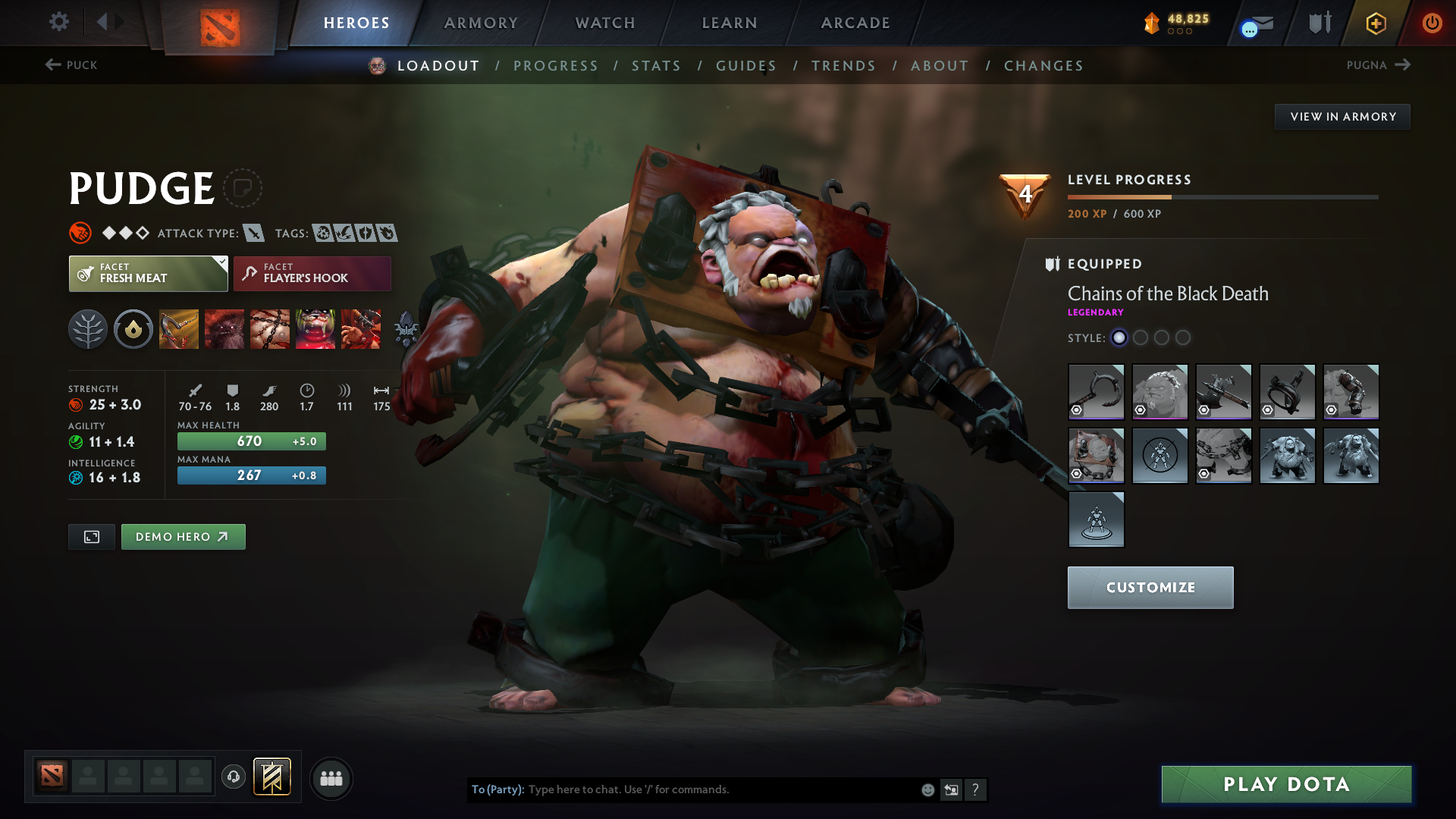Image resolution: width=1456 pixels, height=819 pixels.
Task: Open Pudge's talent tree icon
Action: click(x=88, y=329)
